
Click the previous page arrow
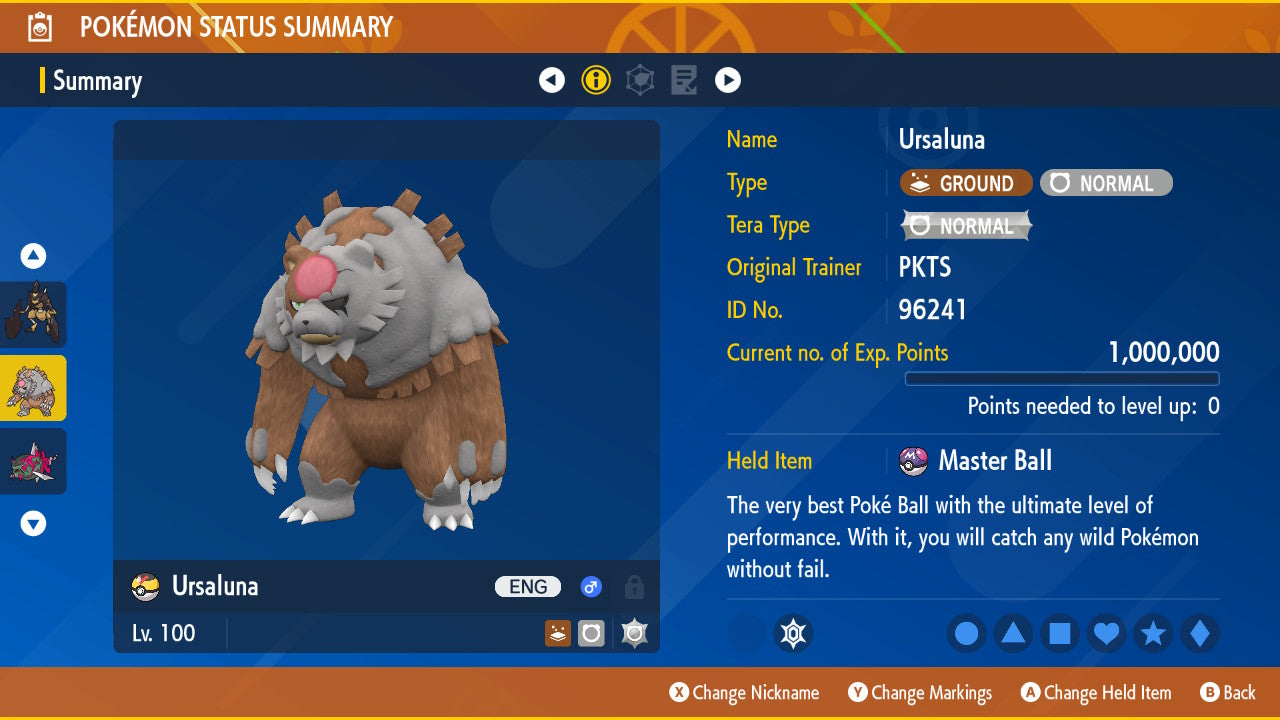pos(552,79)
